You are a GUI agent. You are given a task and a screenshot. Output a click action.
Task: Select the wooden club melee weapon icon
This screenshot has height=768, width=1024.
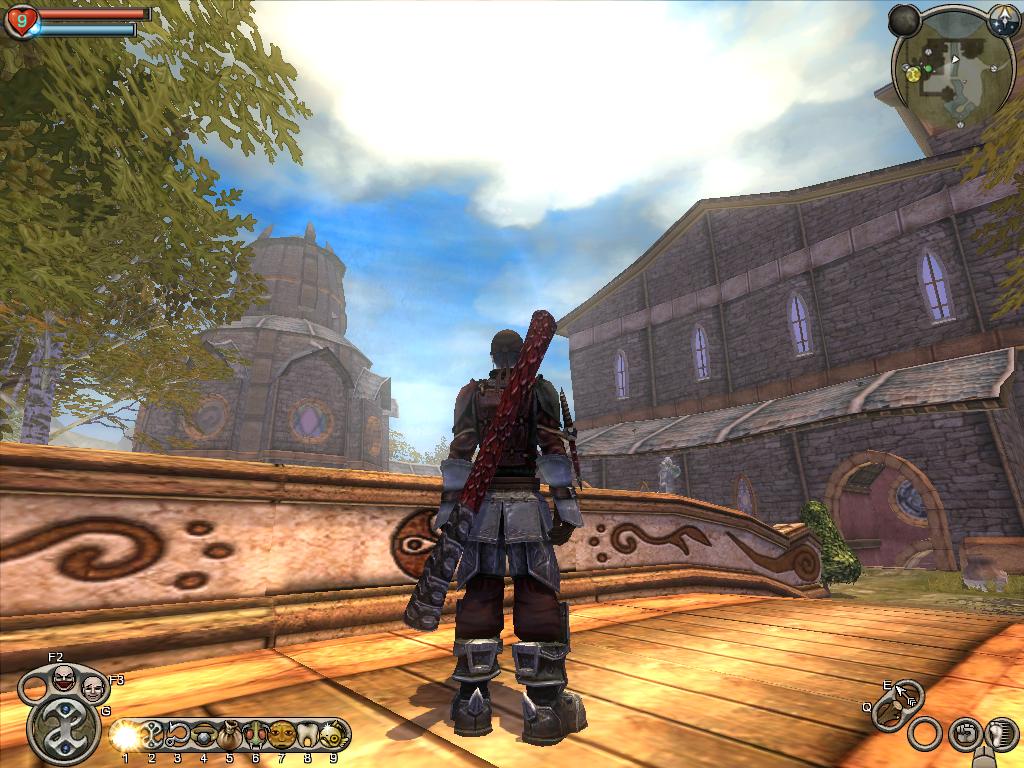tap(888, 714)
